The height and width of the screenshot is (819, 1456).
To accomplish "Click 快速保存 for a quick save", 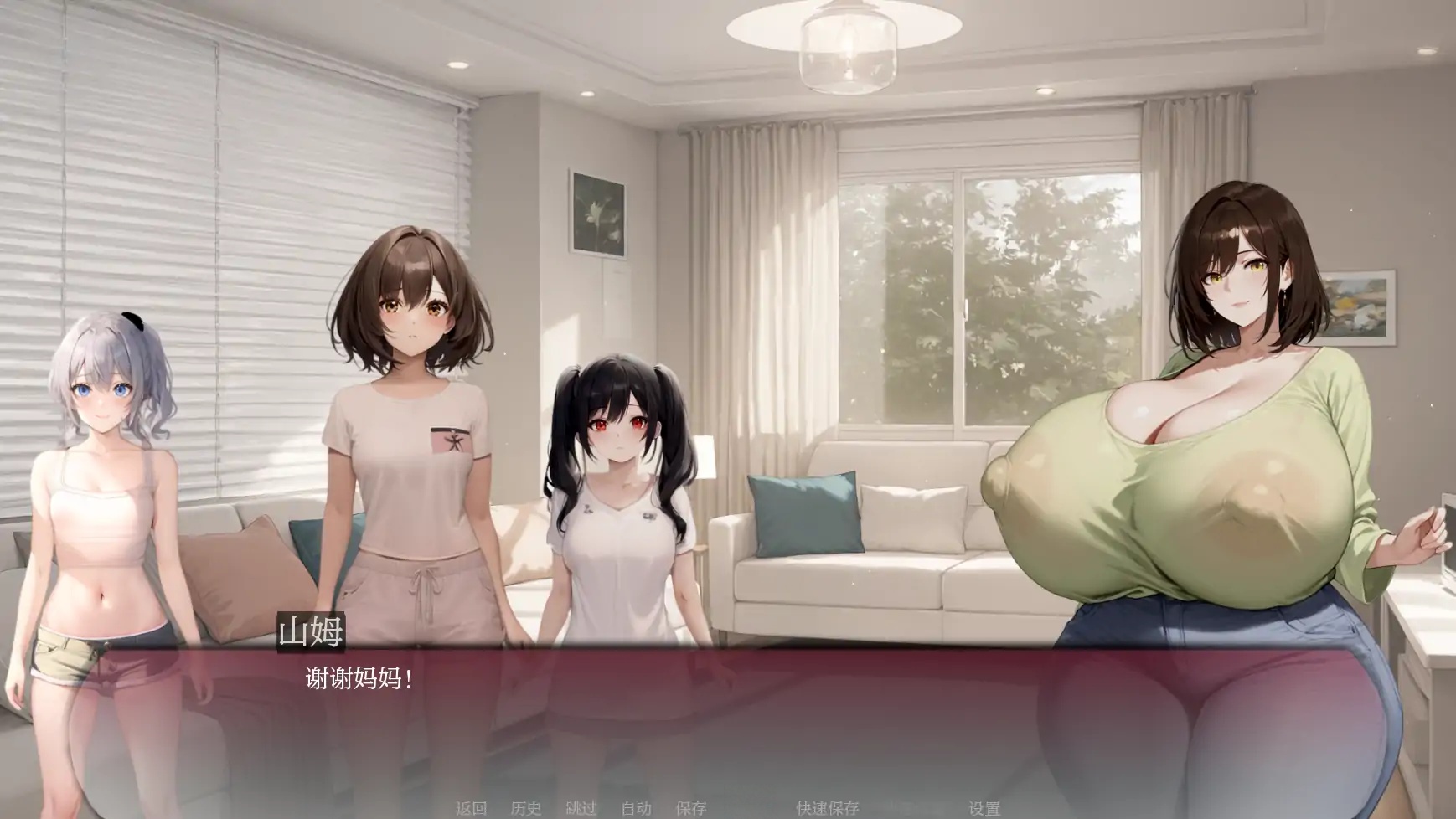I will [x=829, y=808].
